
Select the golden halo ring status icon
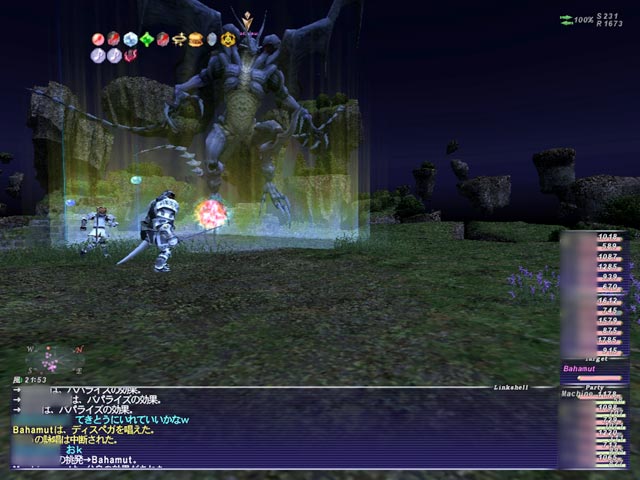tap(179, 40)
